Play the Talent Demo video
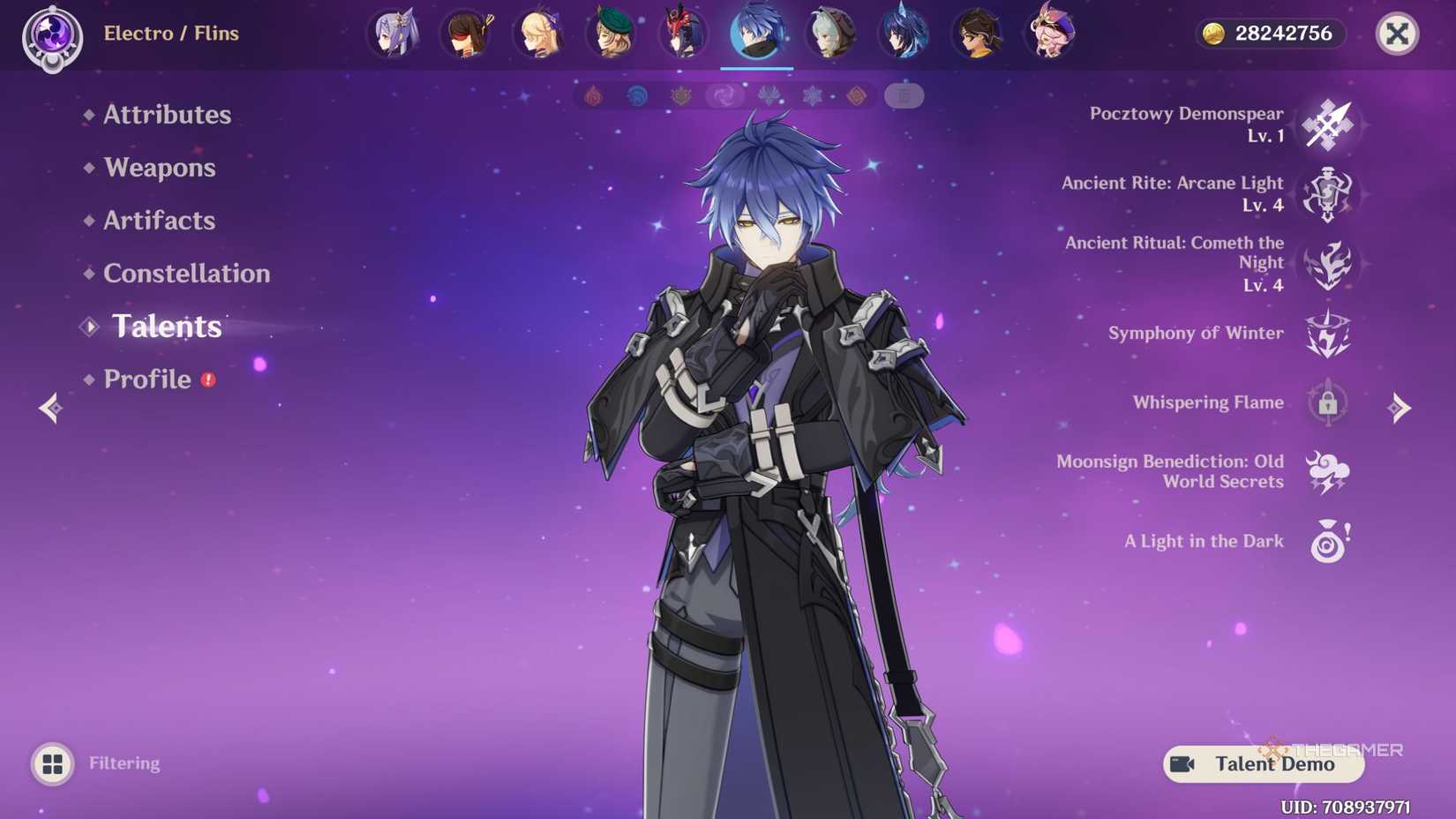 (x=1263, y=764)
